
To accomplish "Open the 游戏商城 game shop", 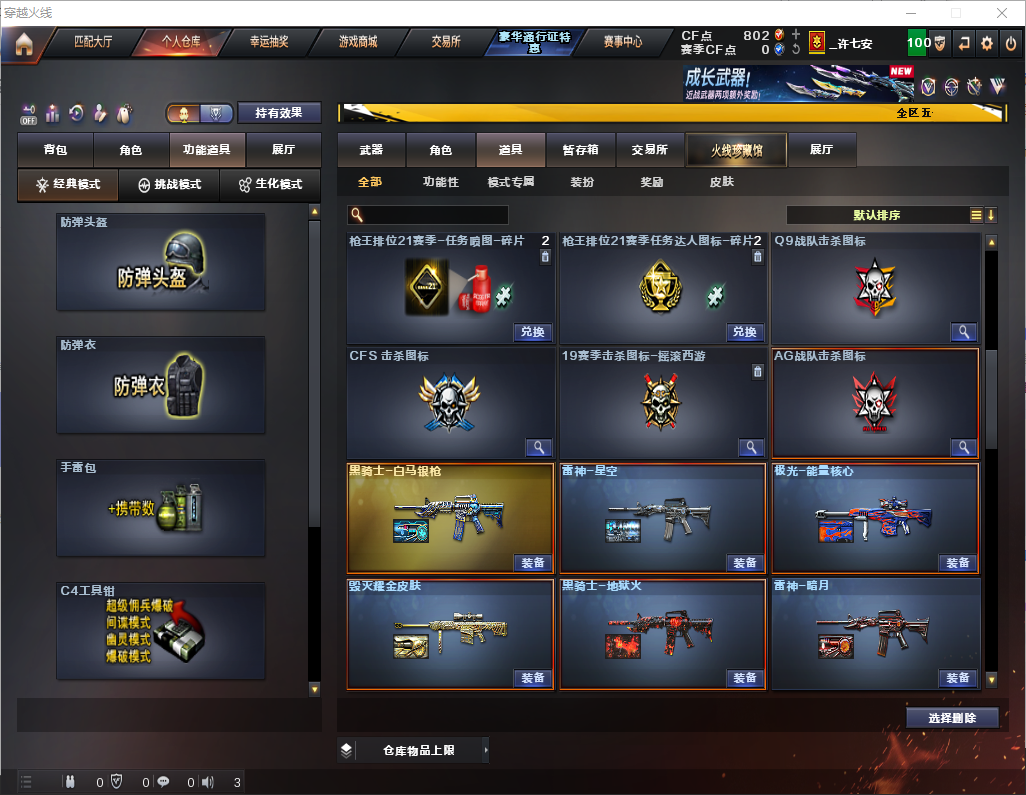I will (x=357, y=42).
